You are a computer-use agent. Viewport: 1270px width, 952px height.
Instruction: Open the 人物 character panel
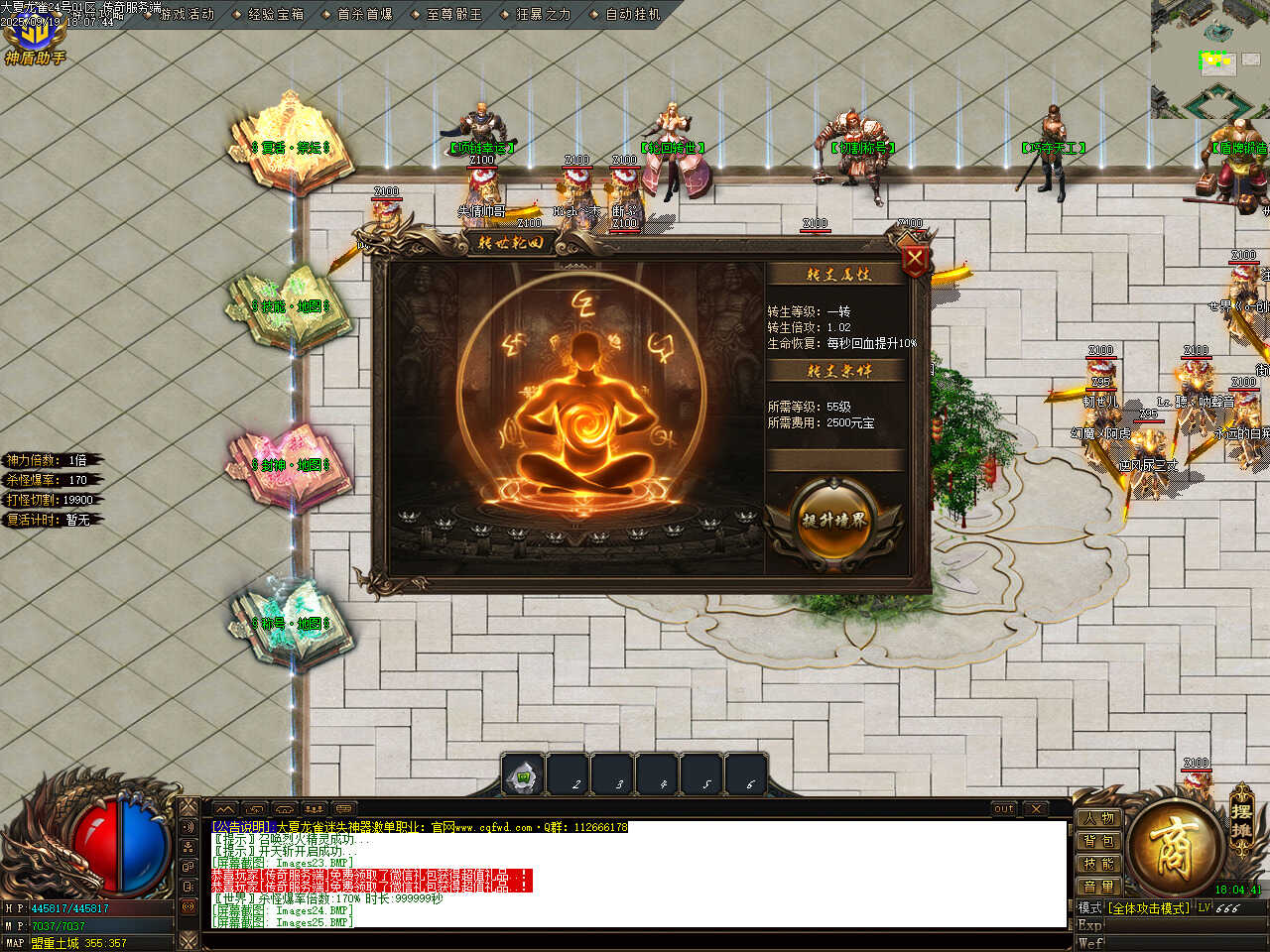(1099, 818)
